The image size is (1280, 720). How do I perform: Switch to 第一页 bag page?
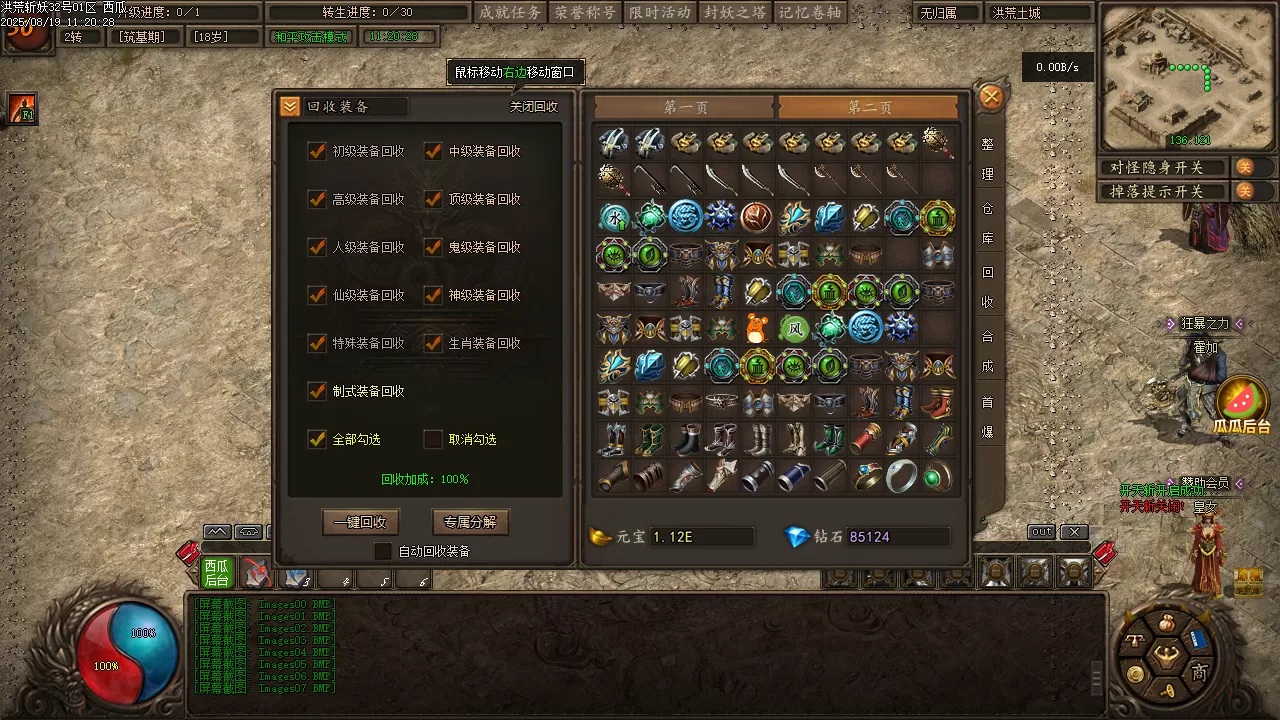tap(685, 107)
